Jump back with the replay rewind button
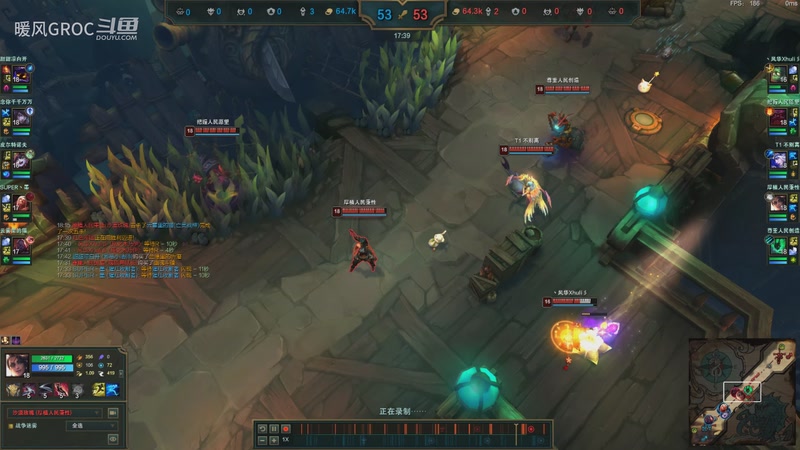The width and height of the screenshot is (800, 450). click(262, 428)
